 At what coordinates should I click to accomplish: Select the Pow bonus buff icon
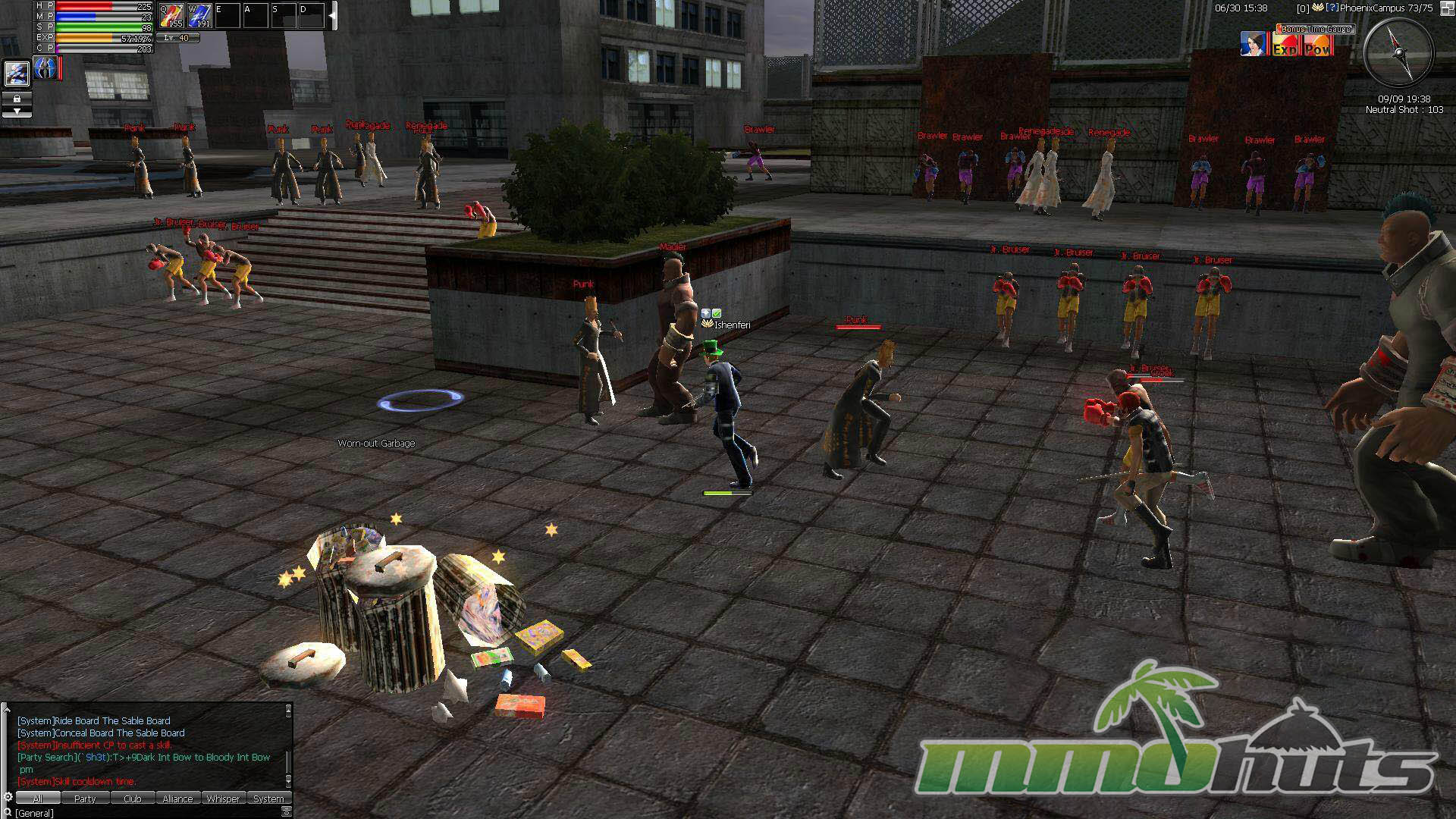(1317, 47)
